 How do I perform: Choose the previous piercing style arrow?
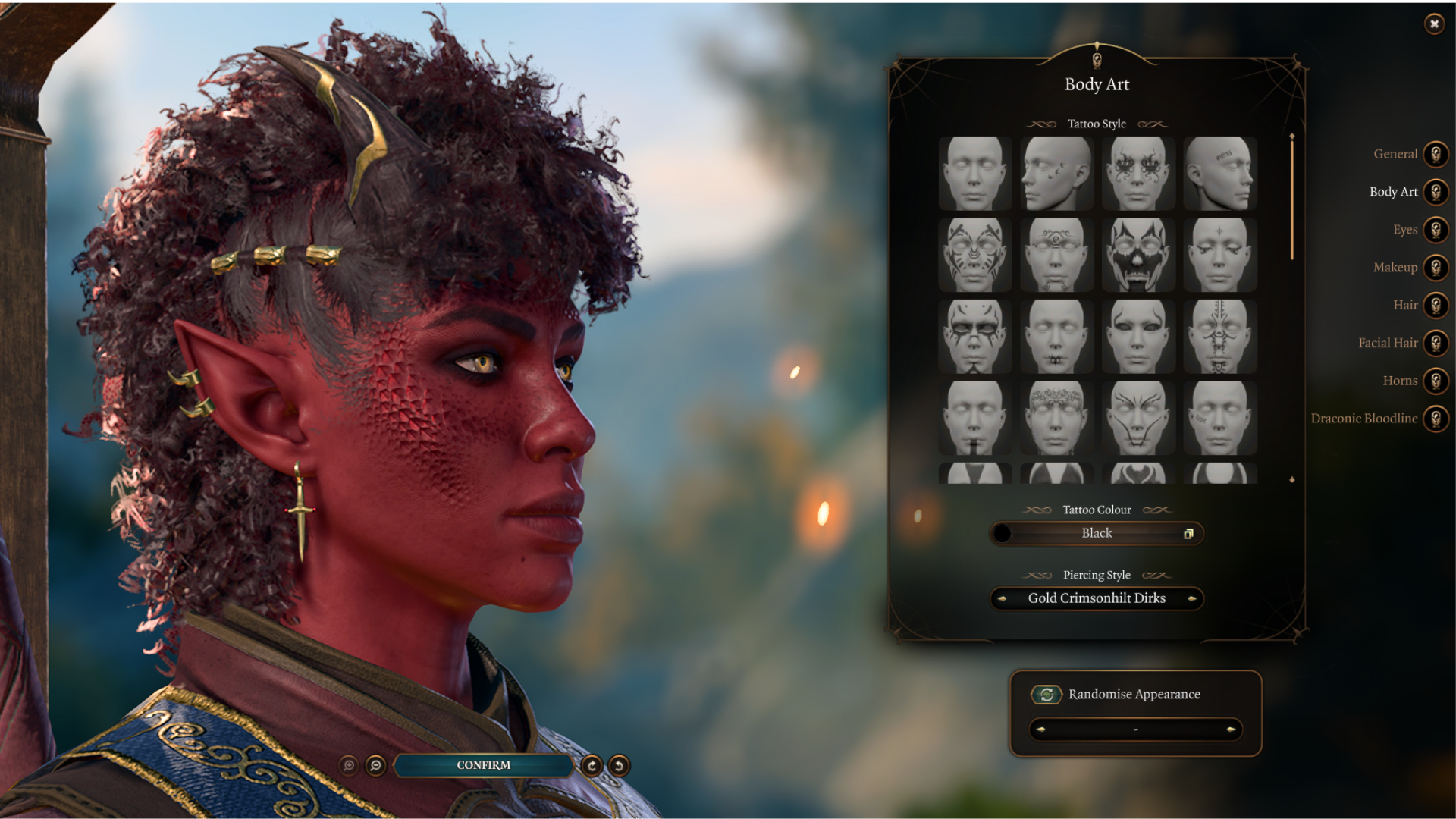1002,598
